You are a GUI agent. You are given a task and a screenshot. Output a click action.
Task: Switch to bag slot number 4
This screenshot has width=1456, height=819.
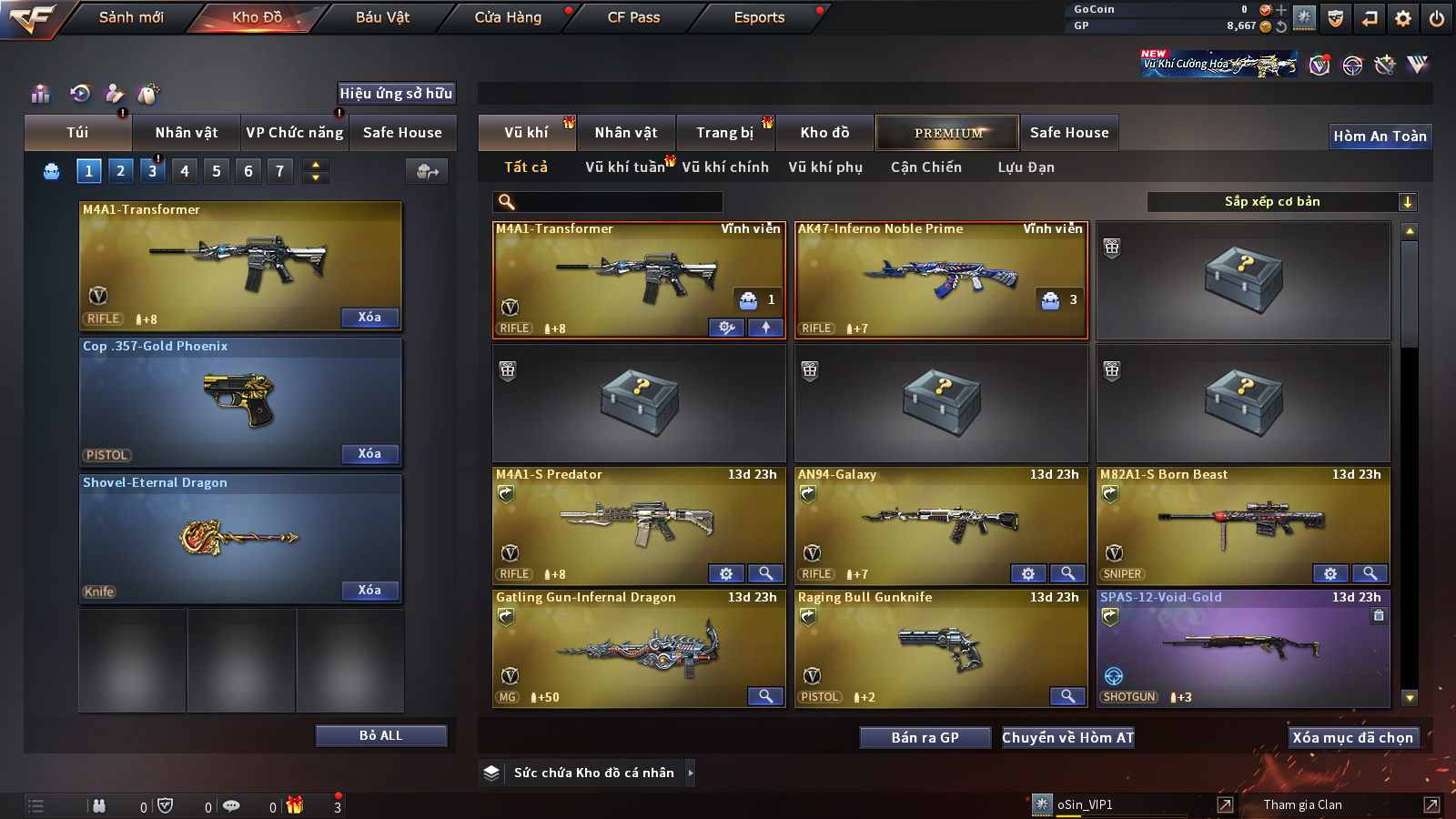point(185,171)
